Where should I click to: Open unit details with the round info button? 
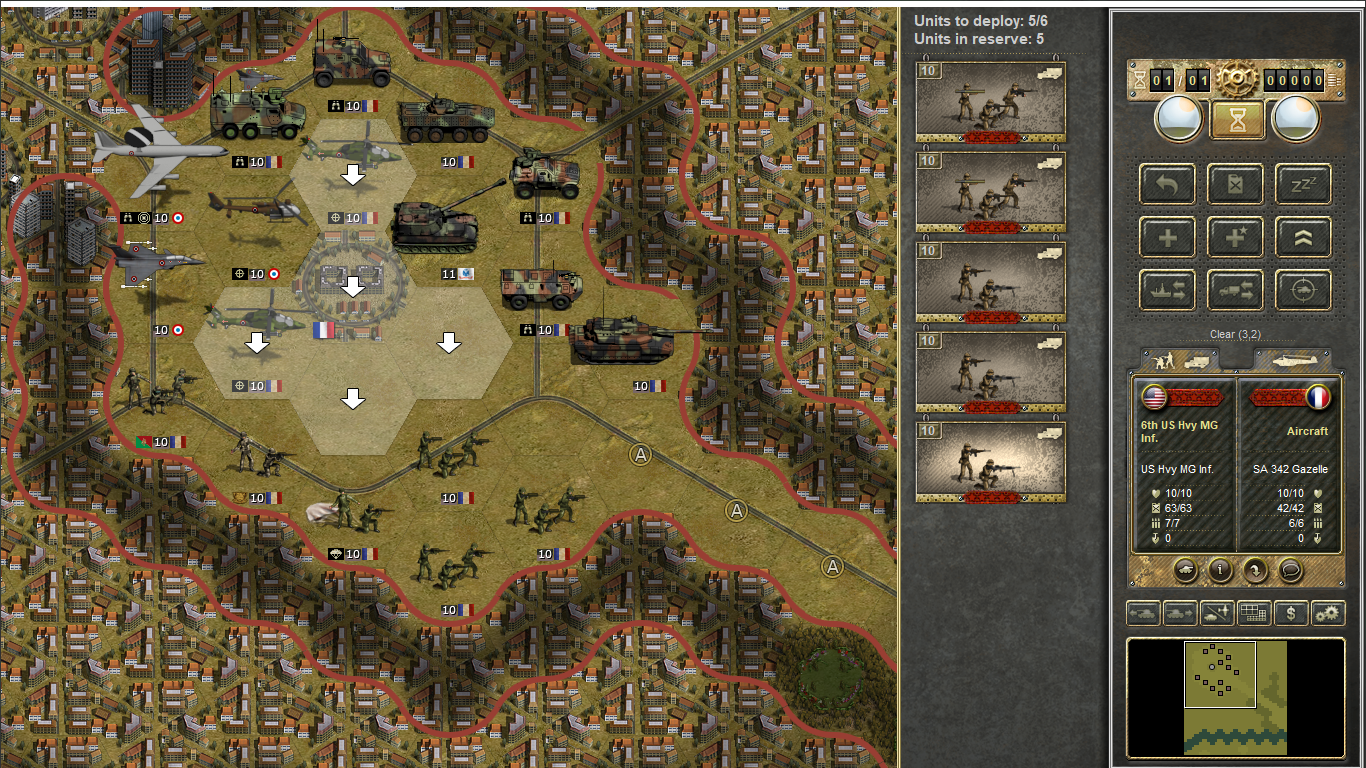point(1220,570)
